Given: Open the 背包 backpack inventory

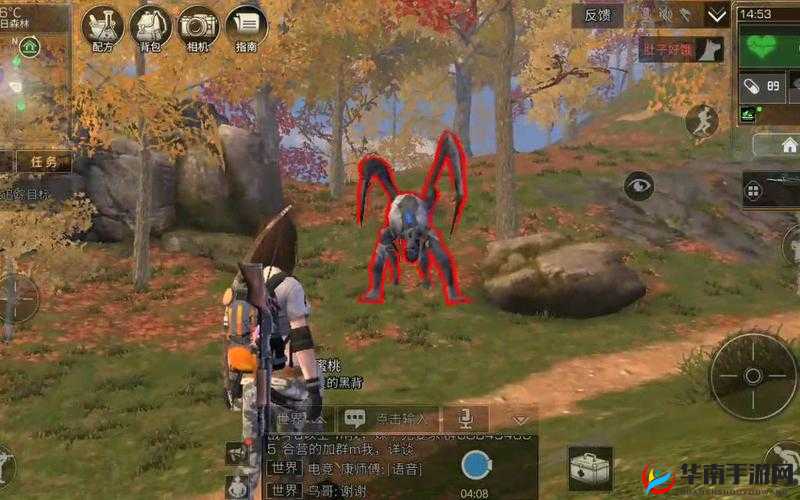Looking at the screenshot, I should tap(151, 30).
